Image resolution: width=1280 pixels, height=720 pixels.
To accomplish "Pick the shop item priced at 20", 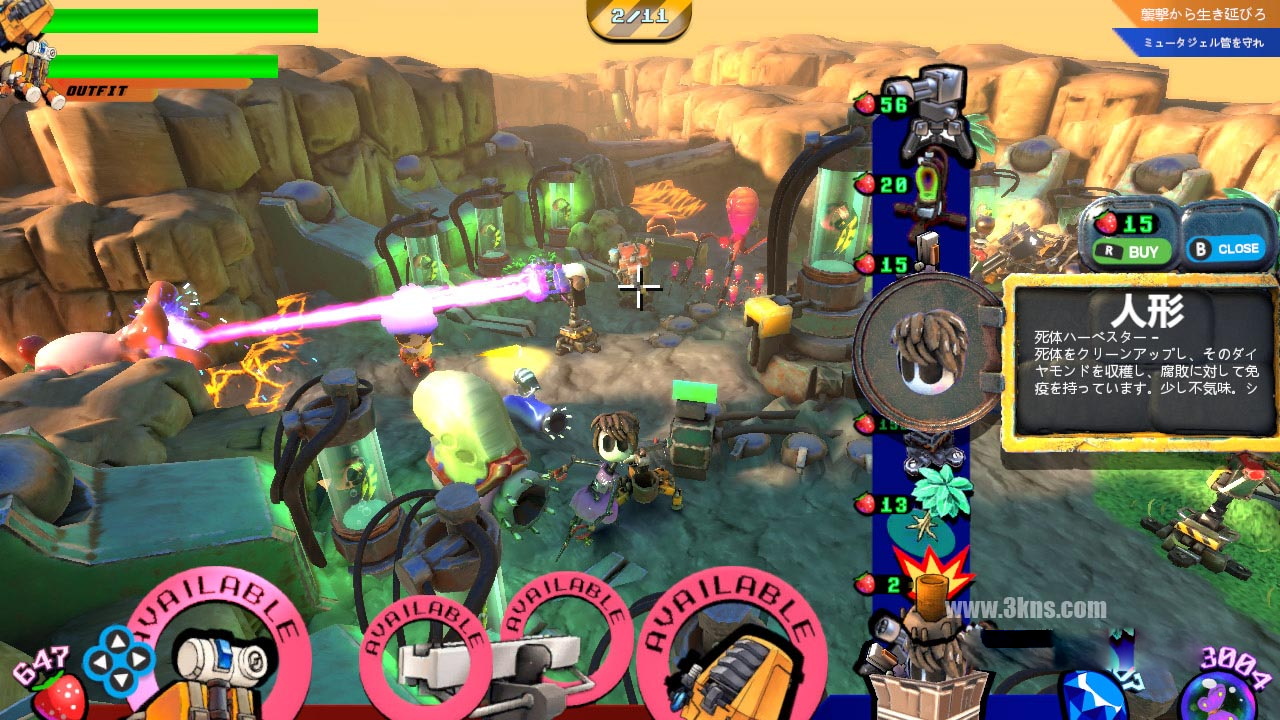I will coord(922,192).
